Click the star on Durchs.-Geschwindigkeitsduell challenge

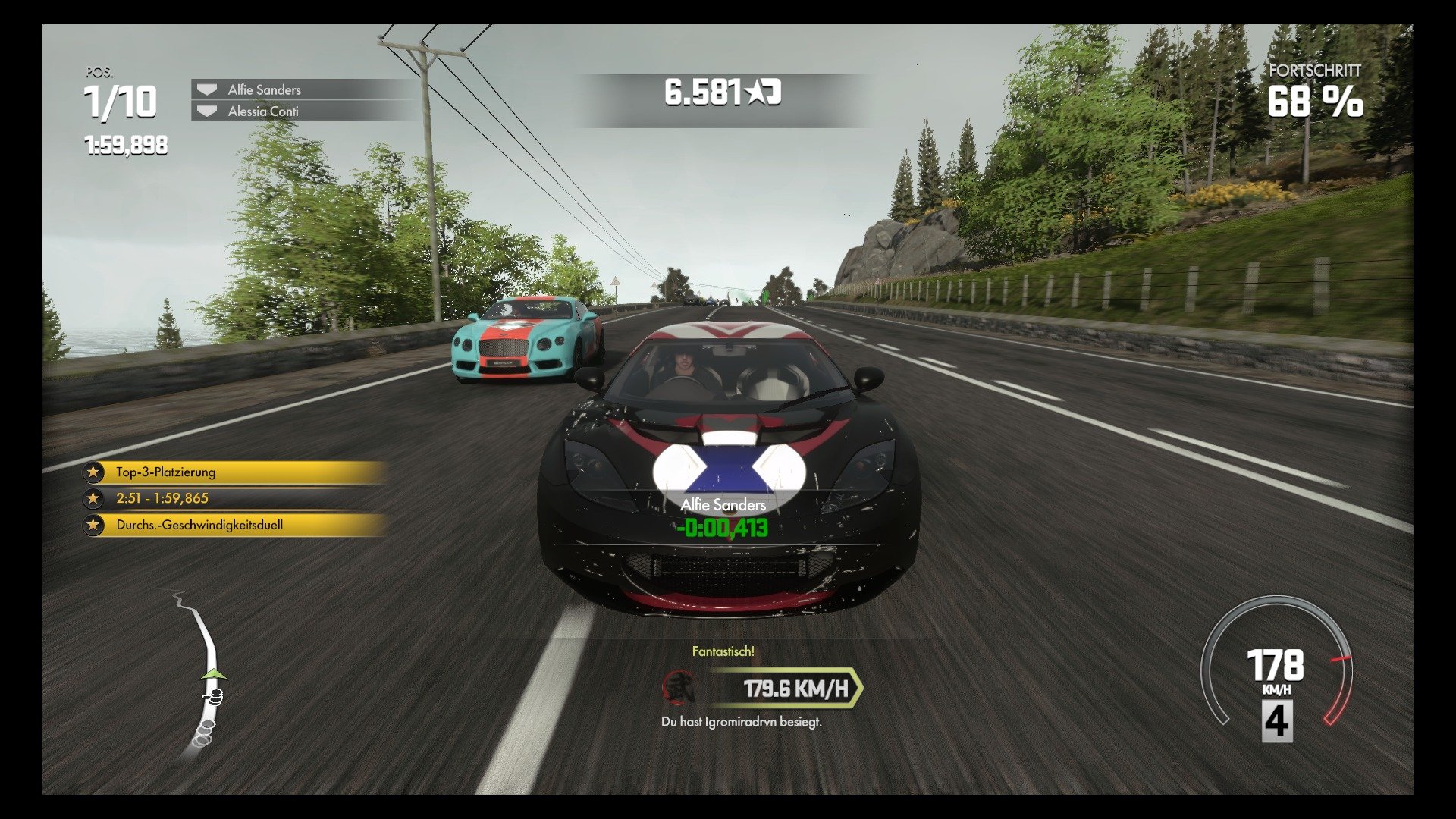(x=94, y=524)
